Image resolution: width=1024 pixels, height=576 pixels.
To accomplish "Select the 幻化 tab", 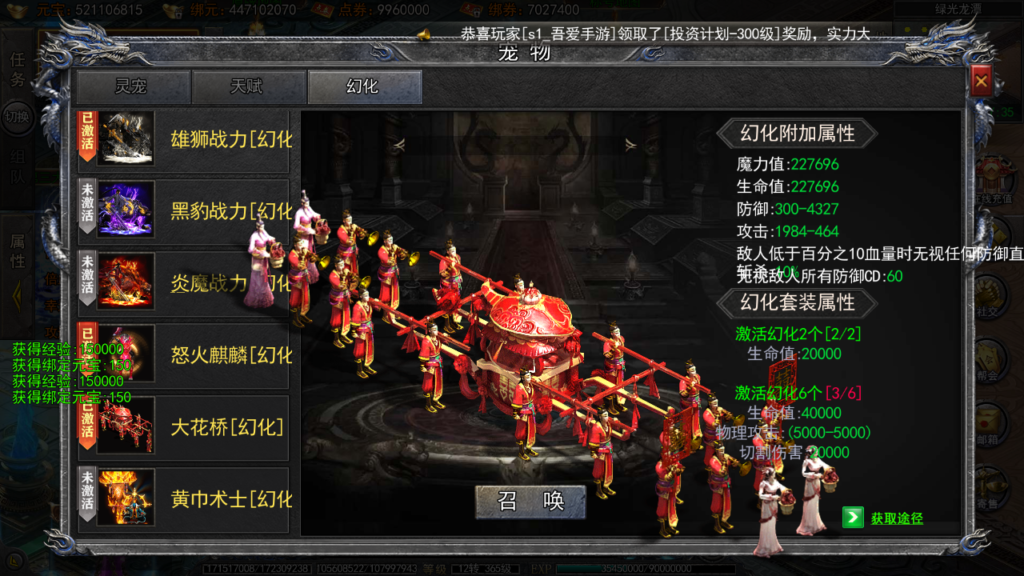I will pyautogui.click(x=364, y=87).
